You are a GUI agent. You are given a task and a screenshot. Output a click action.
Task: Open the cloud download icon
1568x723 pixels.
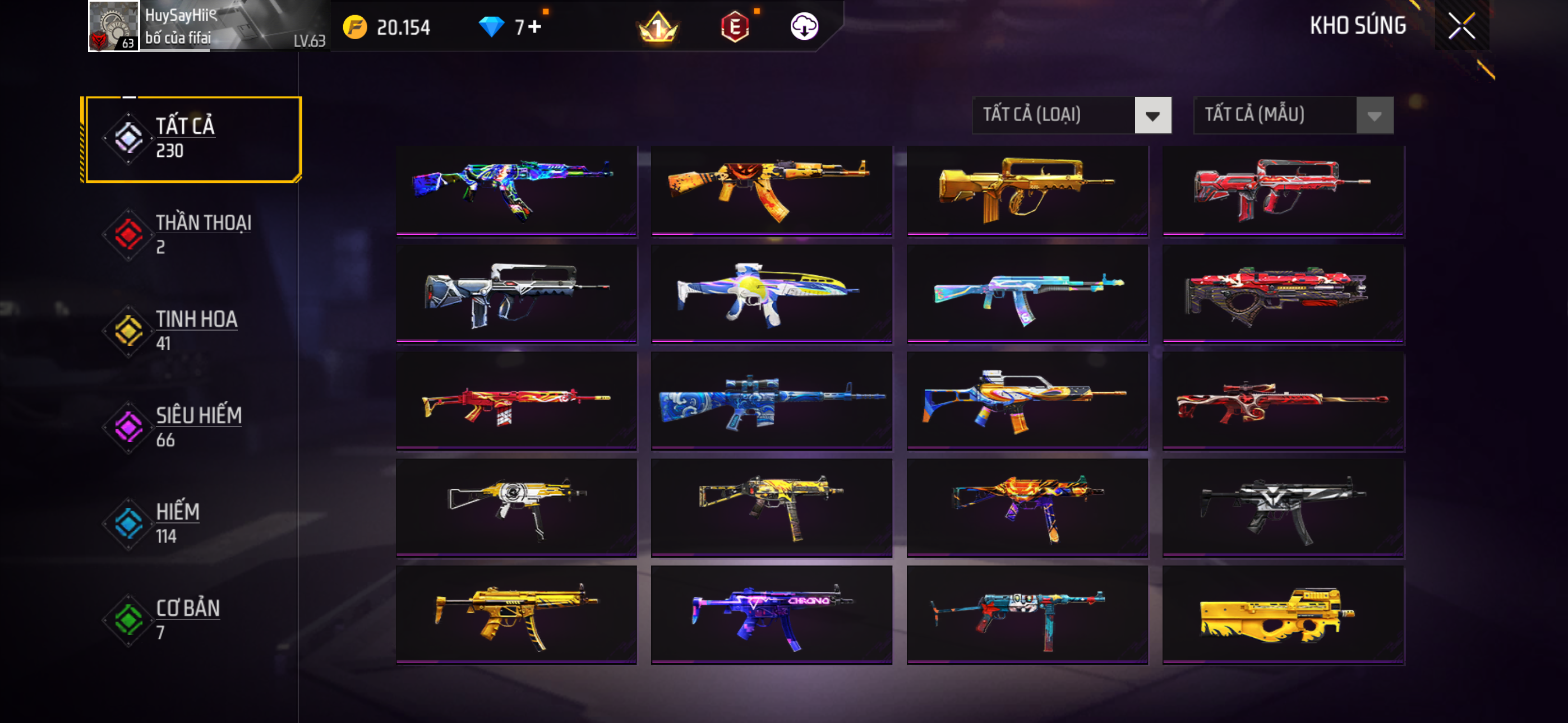804,27
